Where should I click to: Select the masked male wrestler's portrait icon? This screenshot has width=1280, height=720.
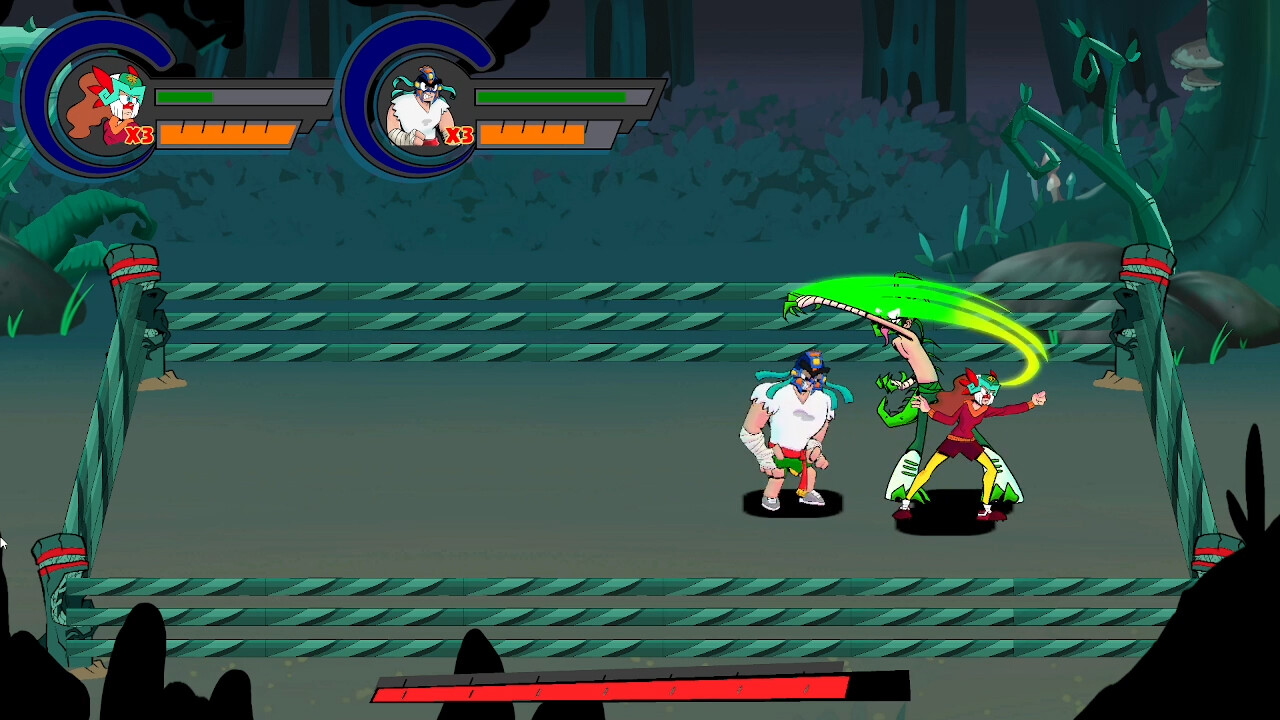424,105
